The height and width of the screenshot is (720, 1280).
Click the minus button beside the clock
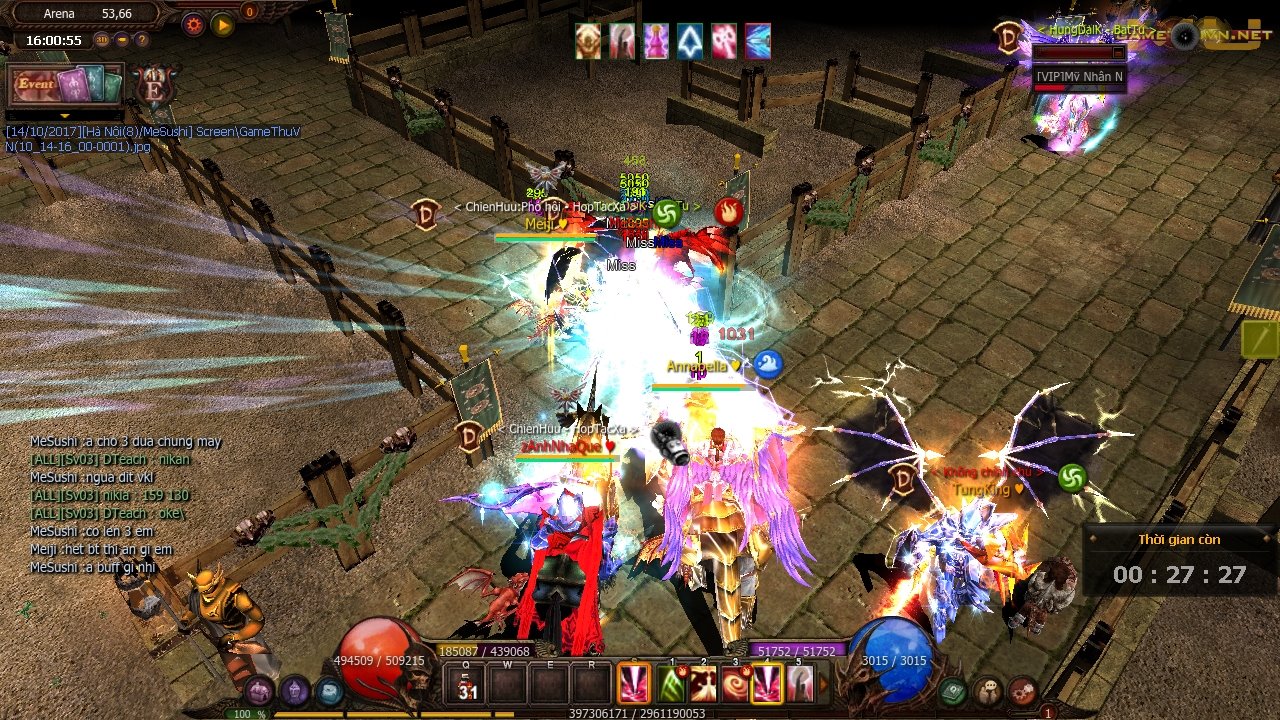tap(122, 40)
